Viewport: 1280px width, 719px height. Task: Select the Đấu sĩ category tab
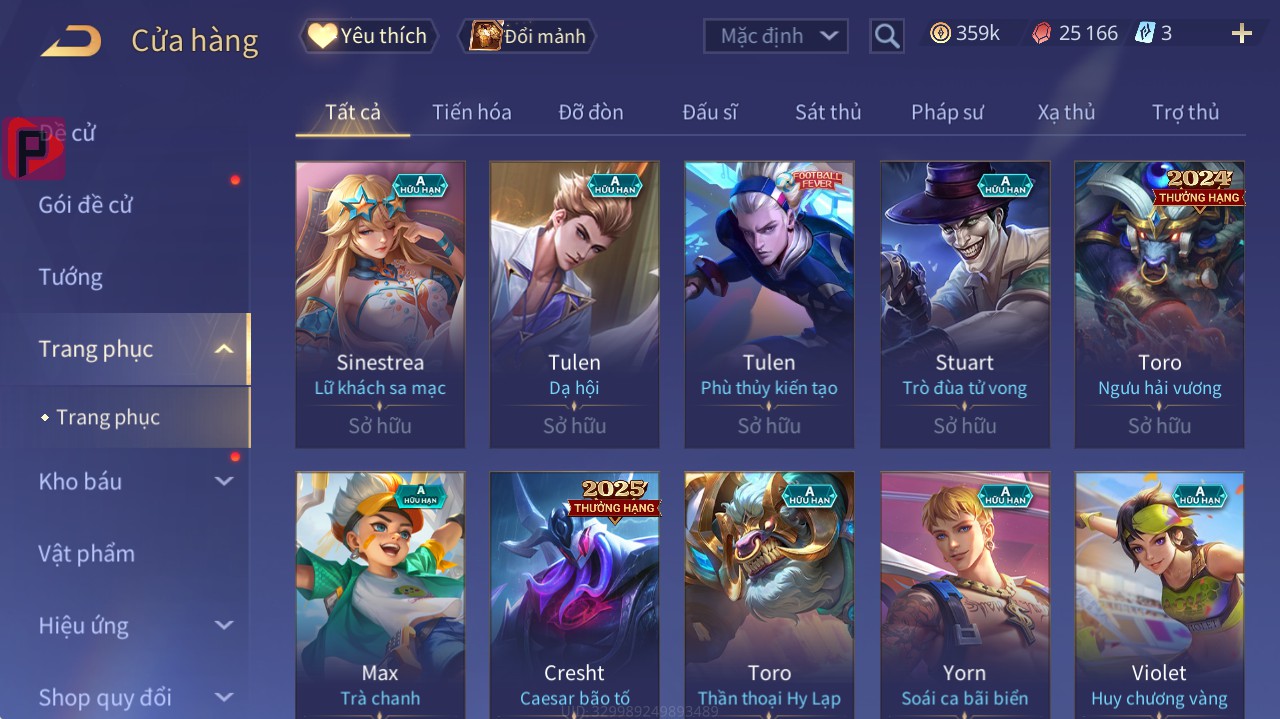coord(709,112)
